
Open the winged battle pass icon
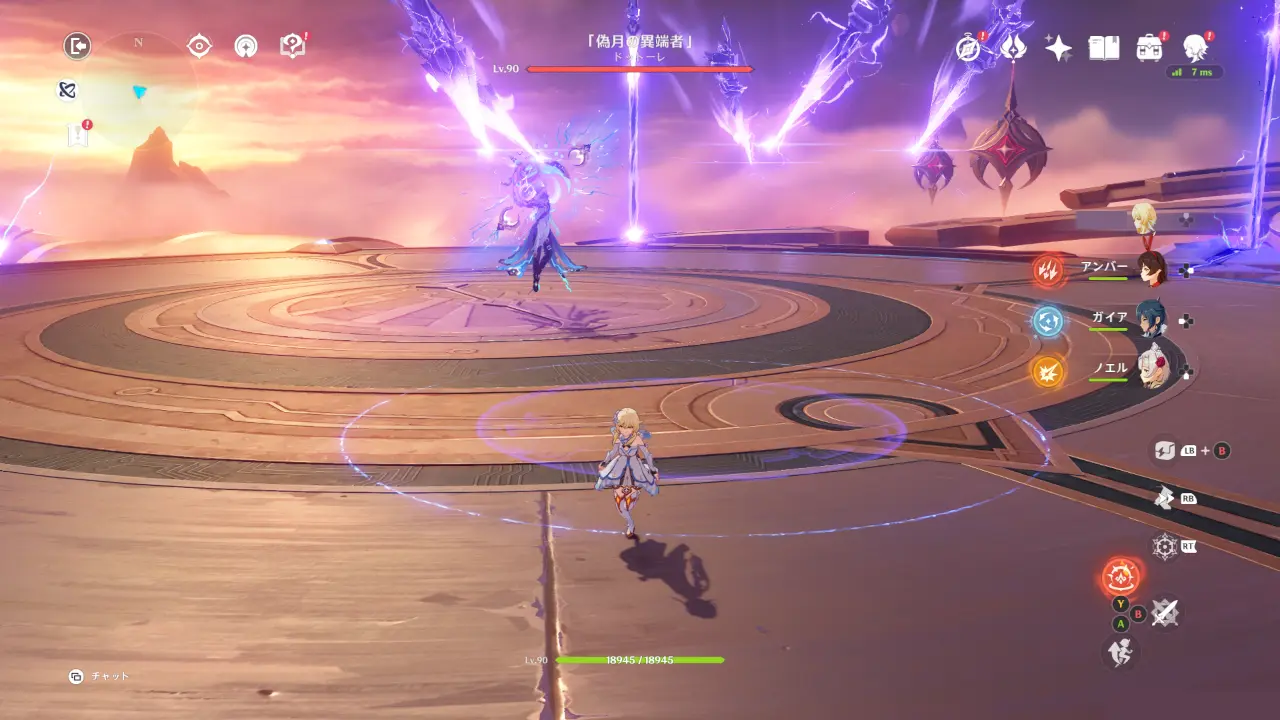click(x=1013, y=47)
